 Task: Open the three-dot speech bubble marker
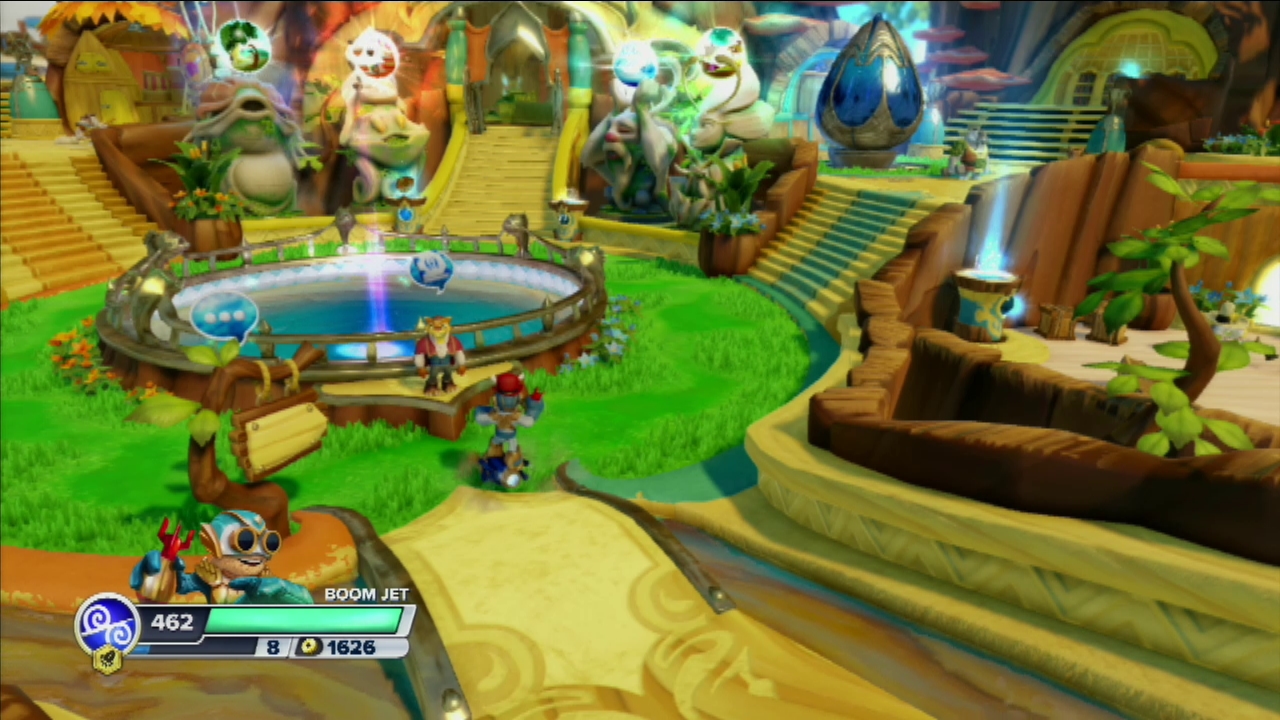tap(224, 315)
